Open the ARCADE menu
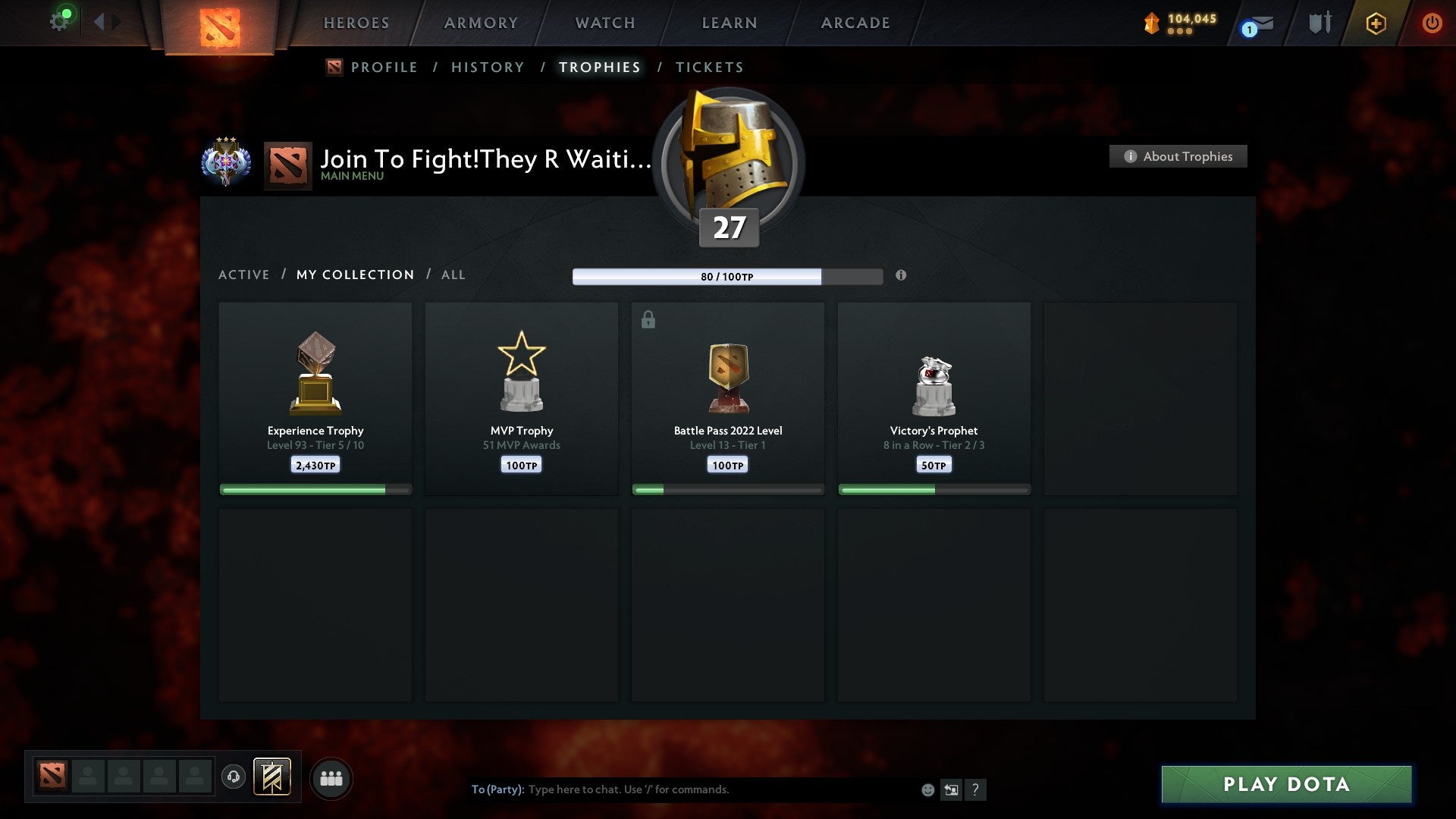This screenshot has height=819, width=1456. pyautogui.click(x=855, y=23)
